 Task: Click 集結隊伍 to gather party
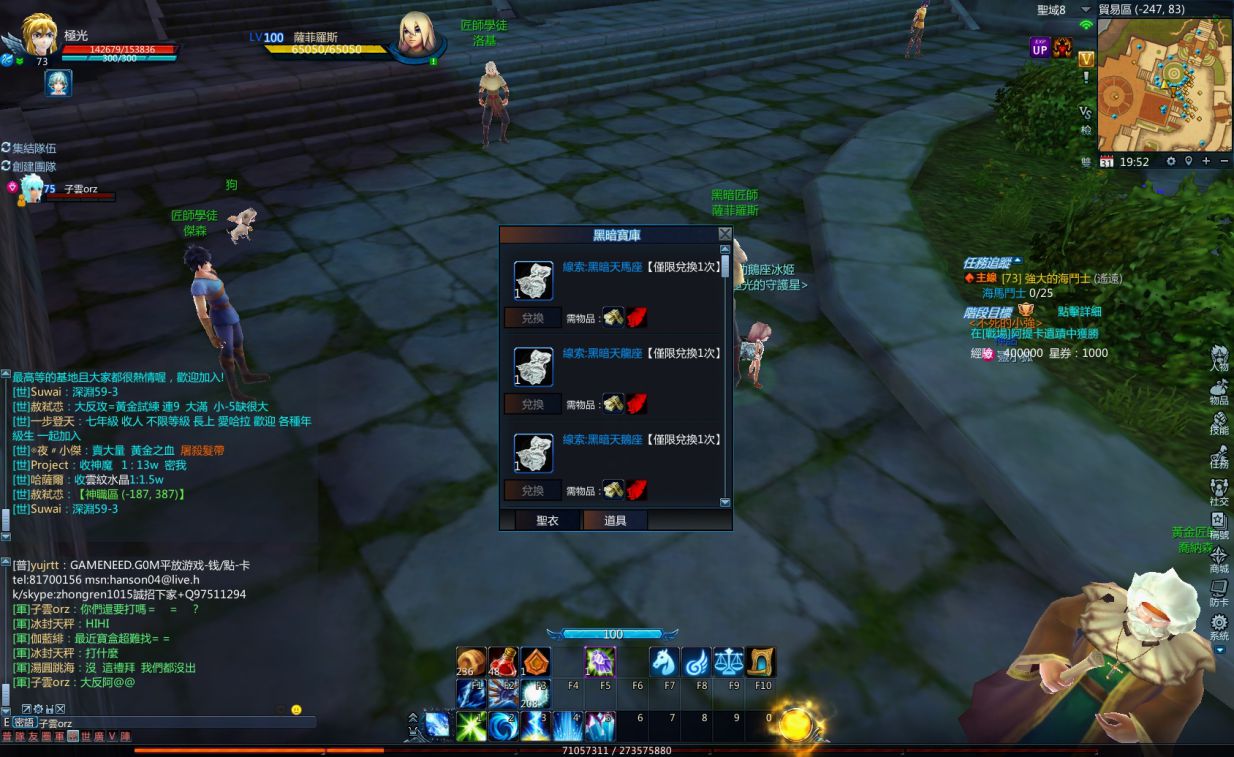click(x=34, y=148)
